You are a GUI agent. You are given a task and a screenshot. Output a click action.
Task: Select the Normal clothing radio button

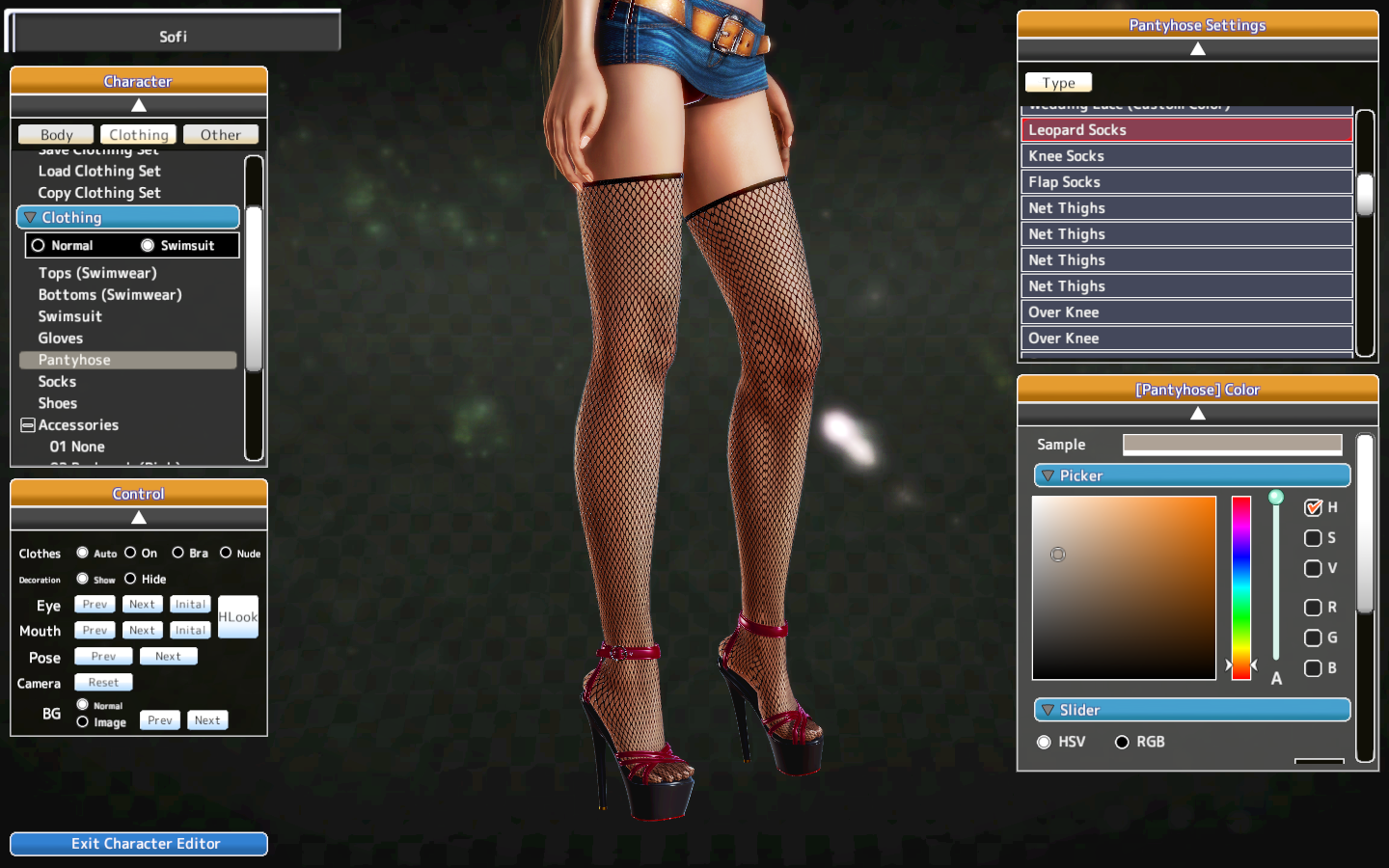coord(39,246)
